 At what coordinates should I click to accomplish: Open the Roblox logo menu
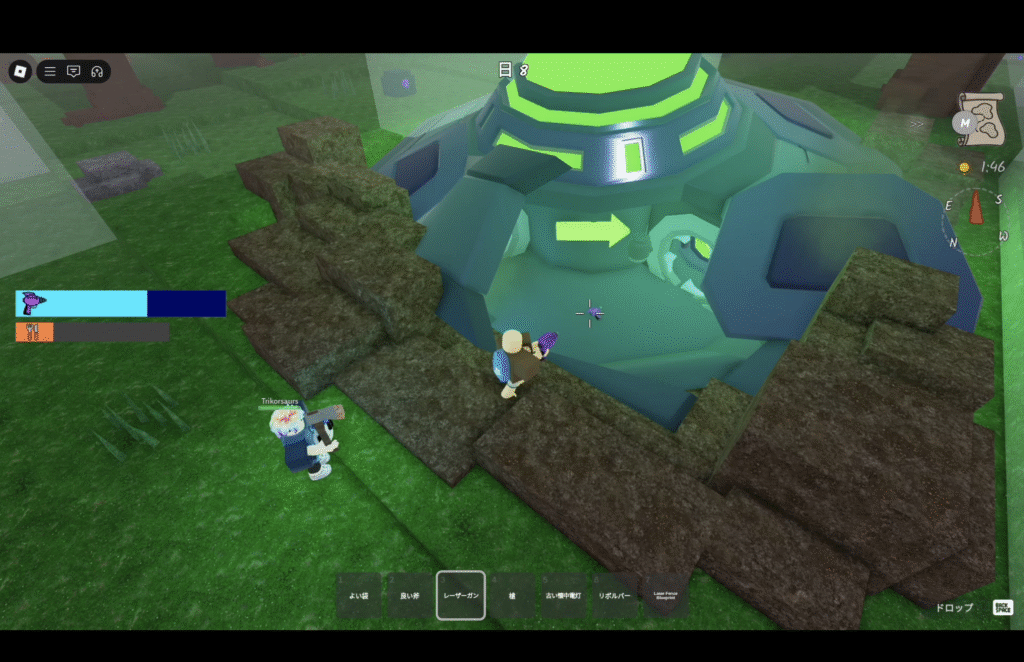point(20,71)
